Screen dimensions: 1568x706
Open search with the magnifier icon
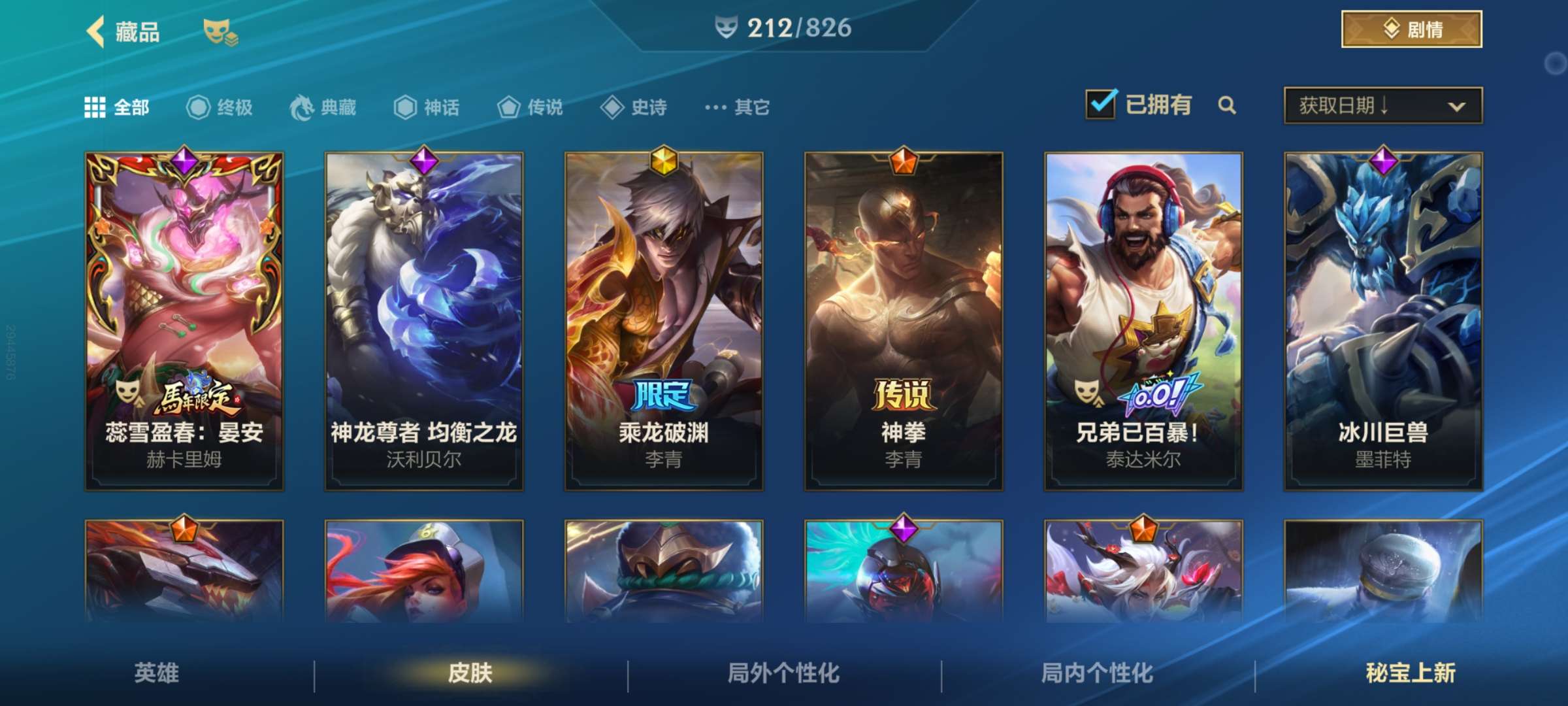[x=1228, y=105]
